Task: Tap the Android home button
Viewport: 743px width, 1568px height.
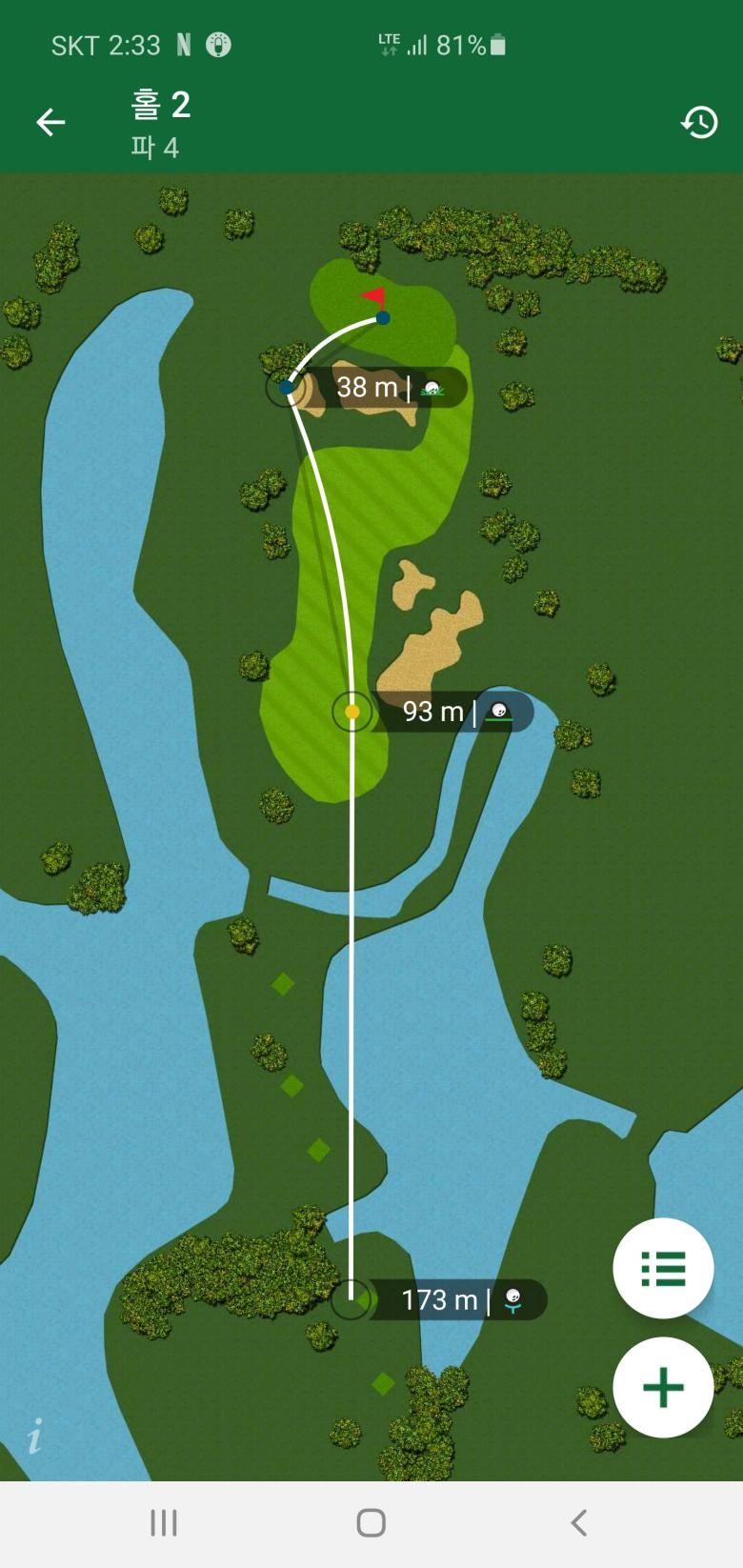Action: (x=371, y=1522)
